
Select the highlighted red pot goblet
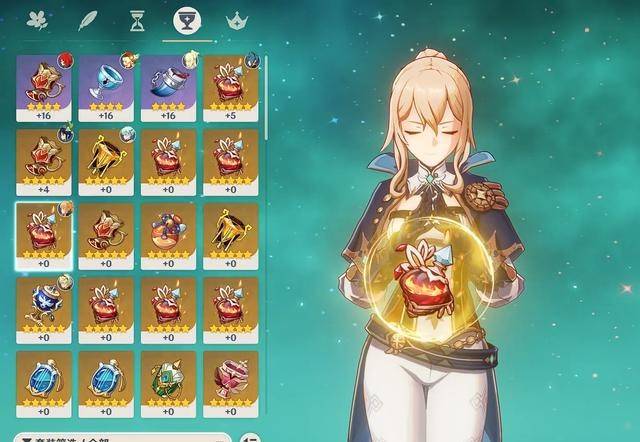pos(45,235)
